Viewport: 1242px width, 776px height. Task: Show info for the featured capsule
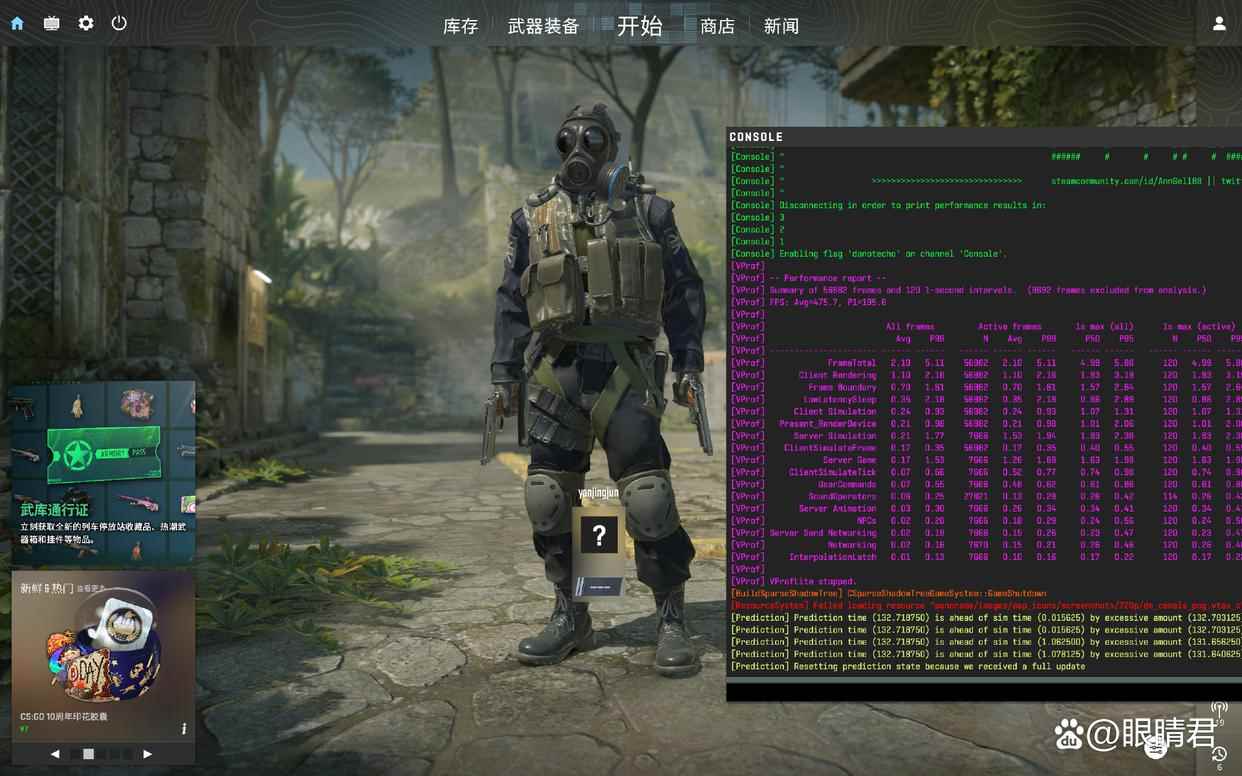184,729
